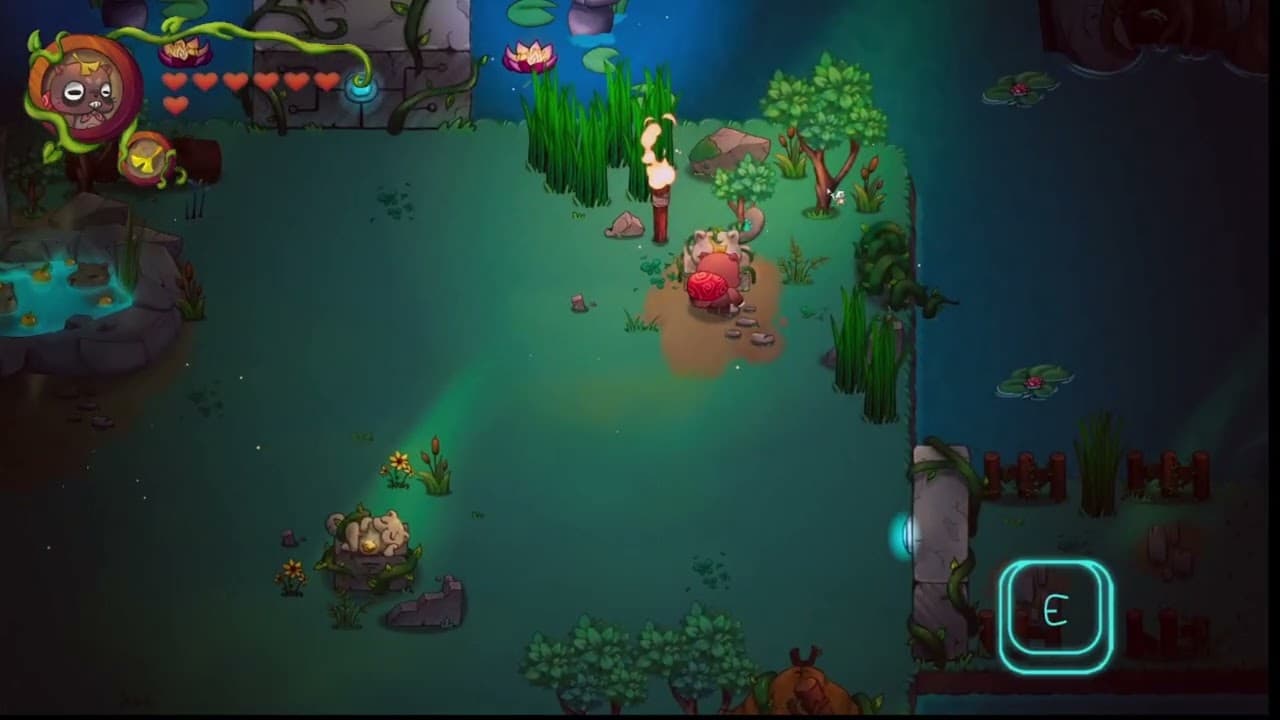This screenshot has height=720, width=1280.
Task: Wake the sleeping cat on the stone slab
Action: pos(367,535)
